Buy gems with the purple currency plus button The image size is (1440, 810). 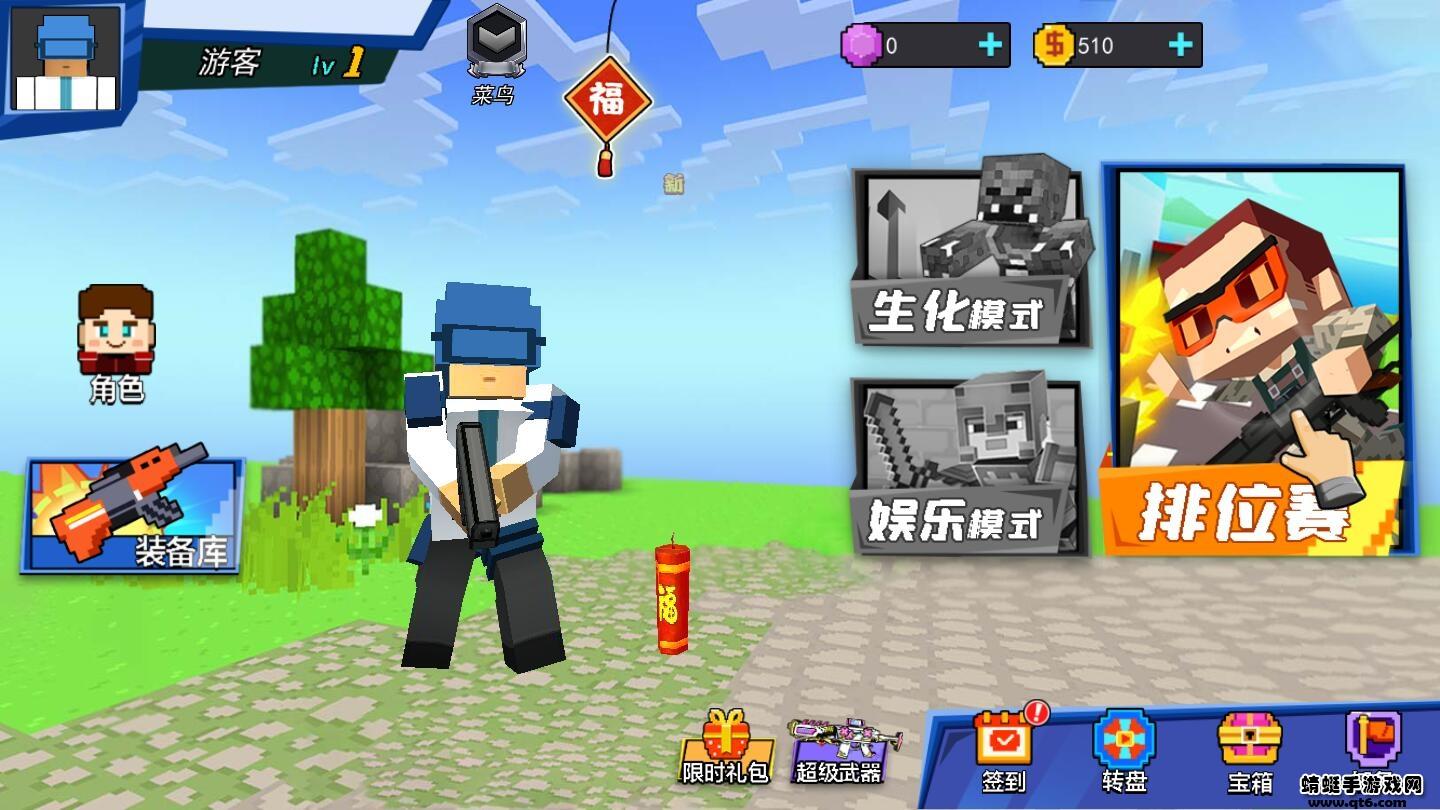point(988,42)
